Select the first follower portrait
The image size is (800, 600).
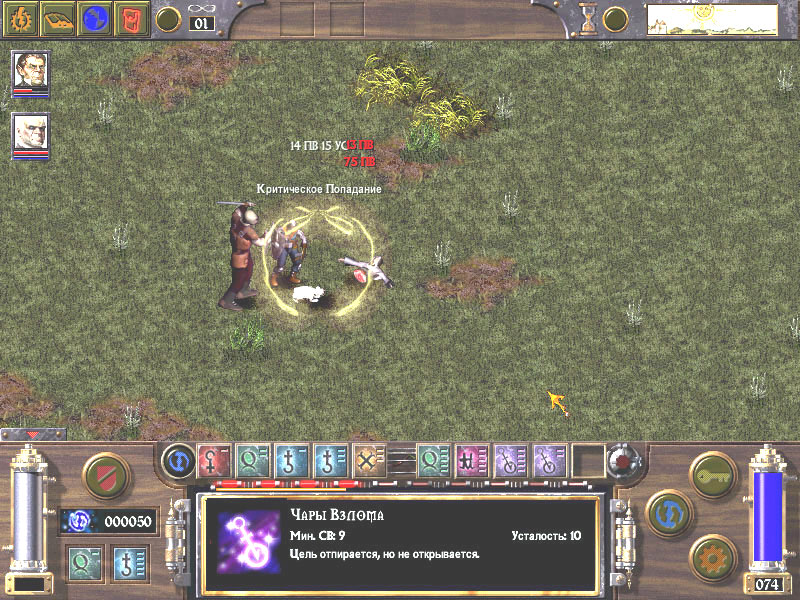pos(31,70)
